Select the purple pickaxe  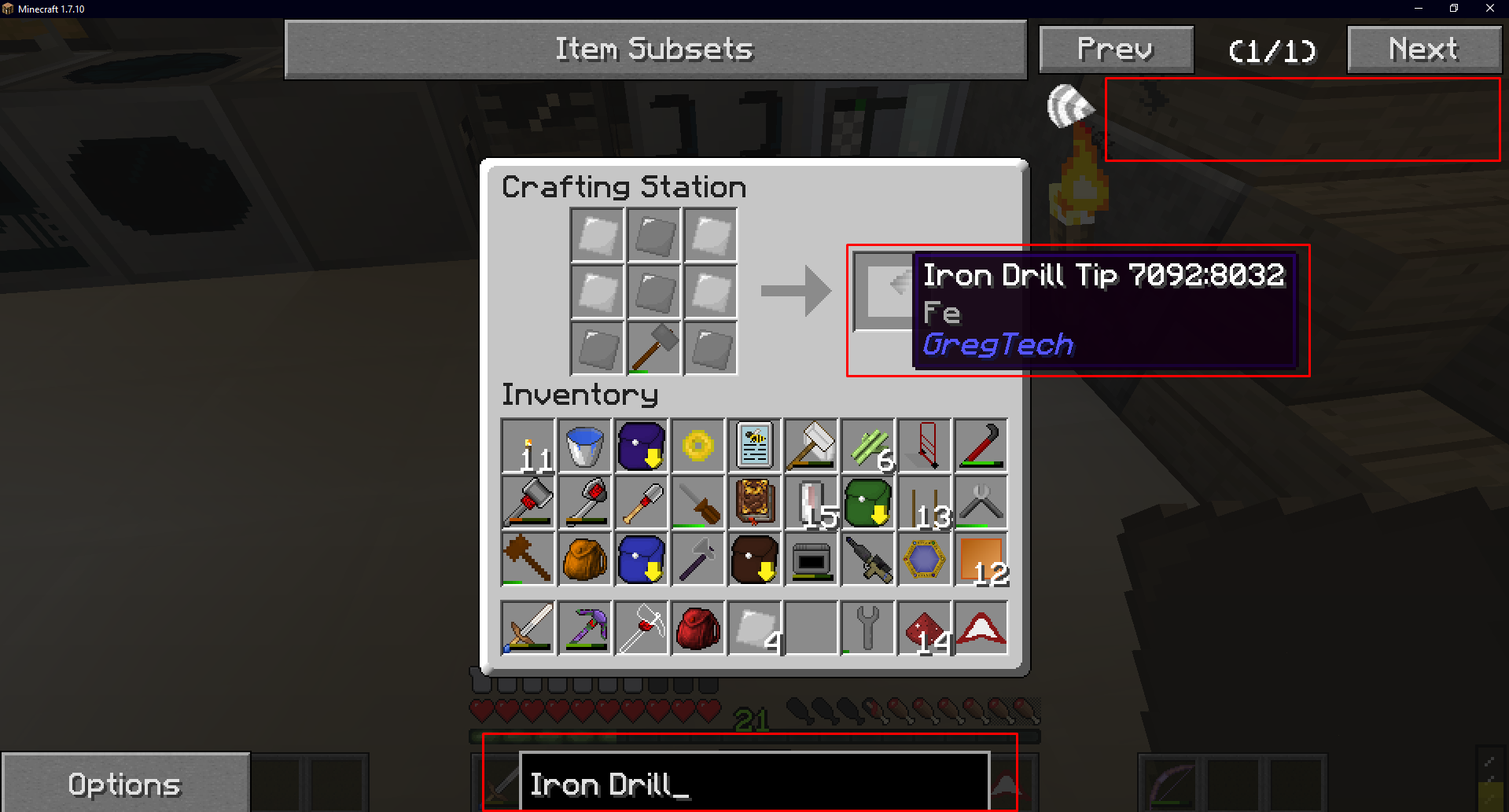585,626
